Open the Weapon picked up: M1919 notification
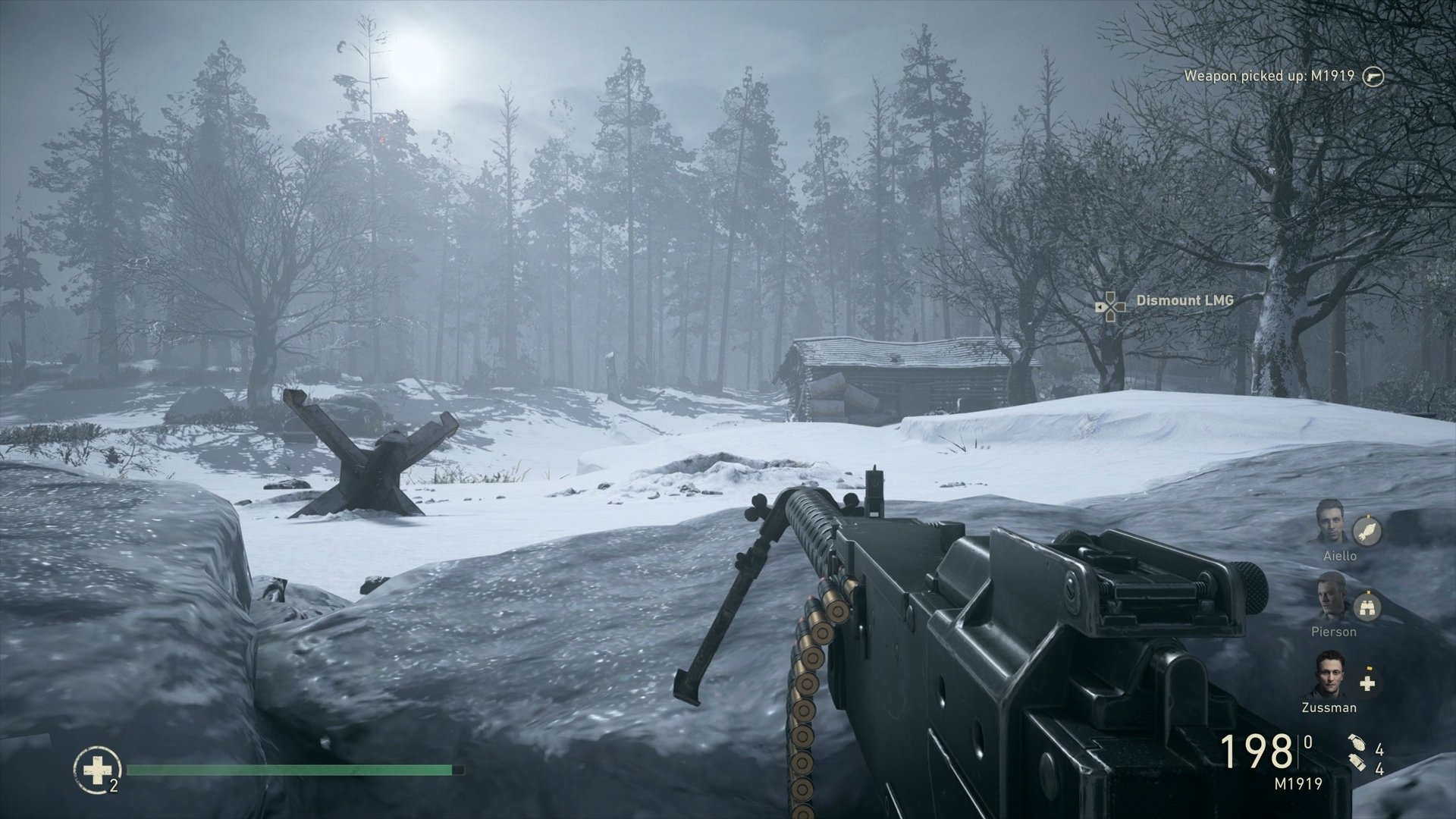This screenshot has height=819, width=1456. (x=1269, y=75)
